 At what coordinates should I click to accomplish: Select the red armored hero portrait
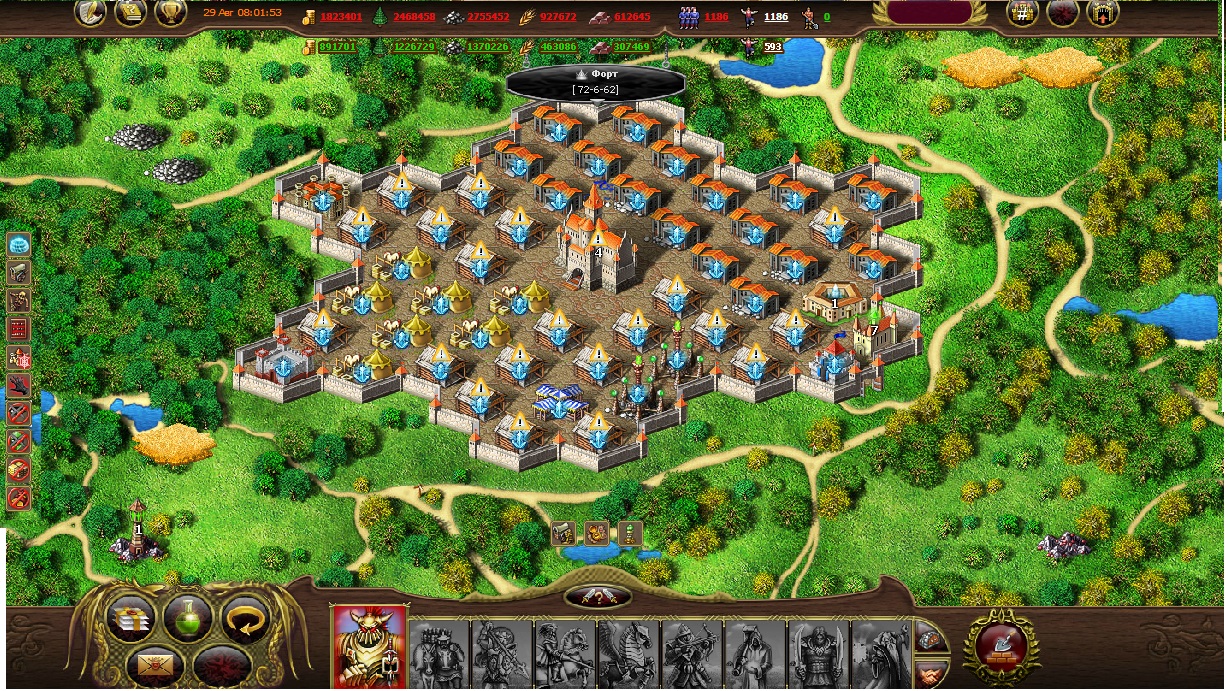369,647
